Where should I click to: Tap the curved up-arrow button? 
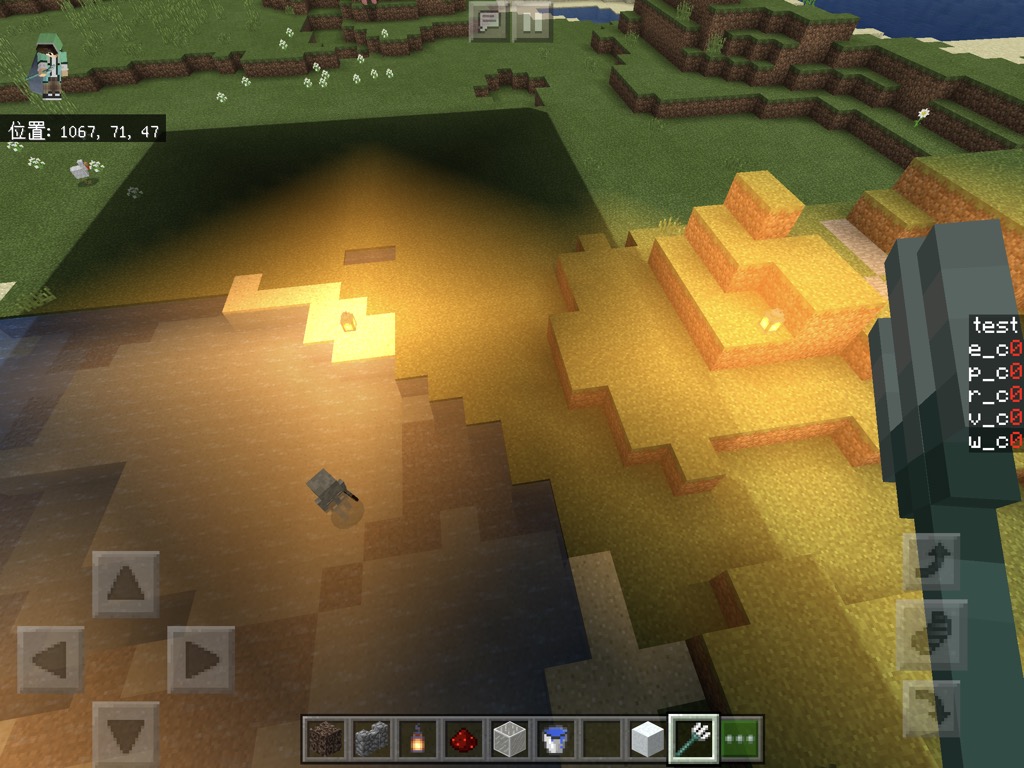pos(931,562)
